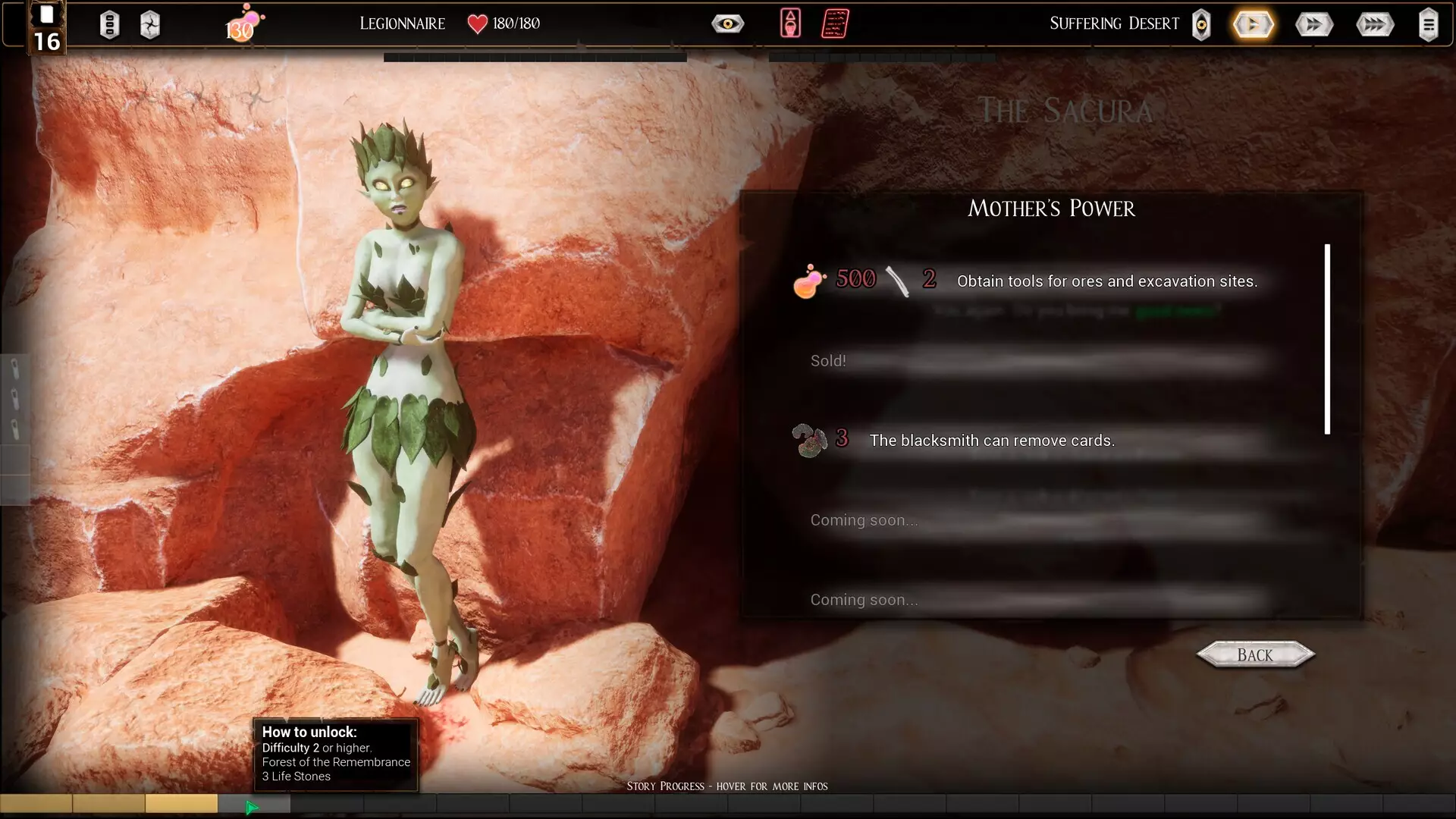Set game speed to double fast-forward
This screenshot has height=819, width=1456.
pyautogui.click(x=1313, y=25)
